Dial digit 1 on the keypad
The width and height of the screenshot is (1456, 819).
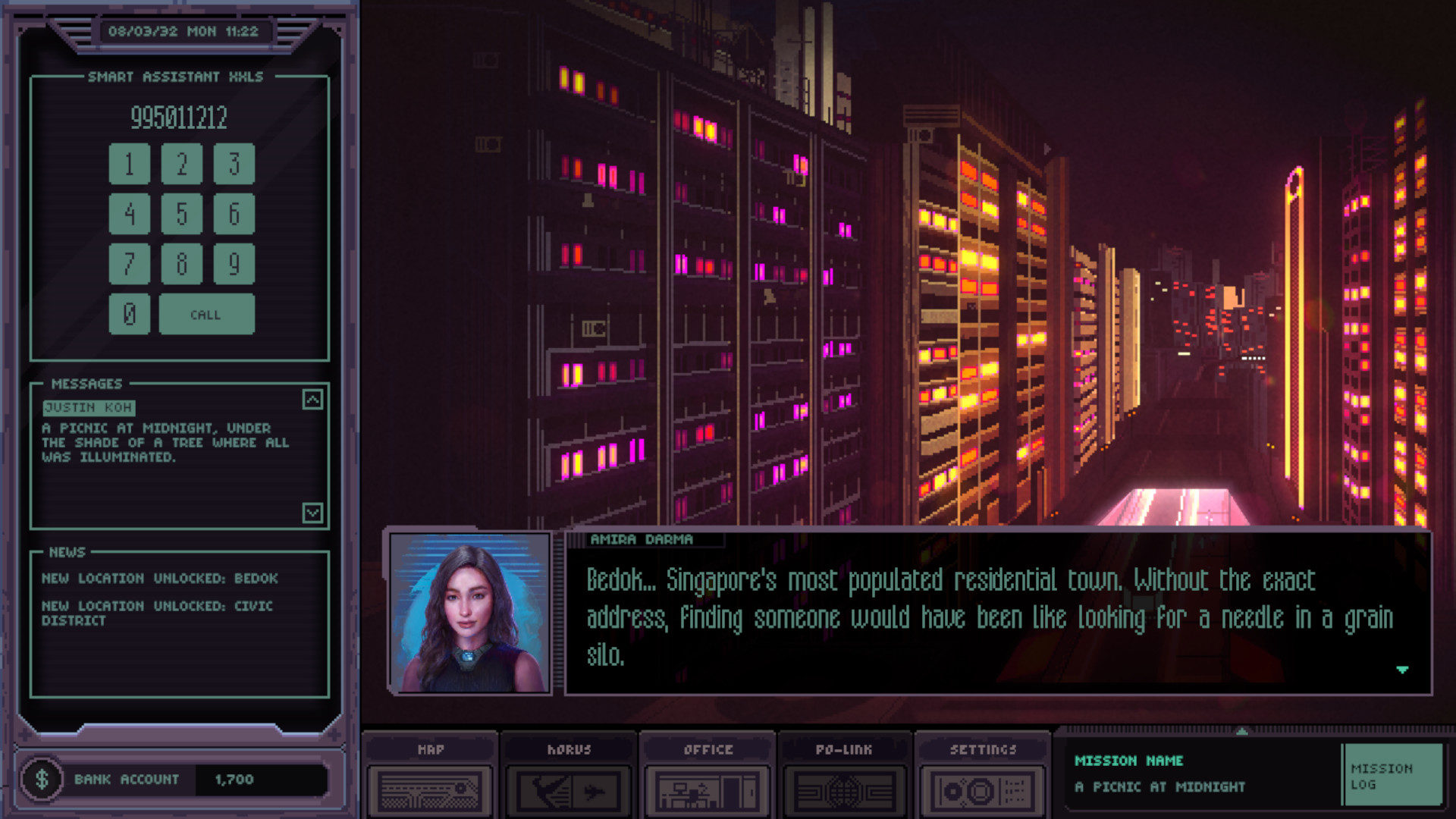[129, 164]
